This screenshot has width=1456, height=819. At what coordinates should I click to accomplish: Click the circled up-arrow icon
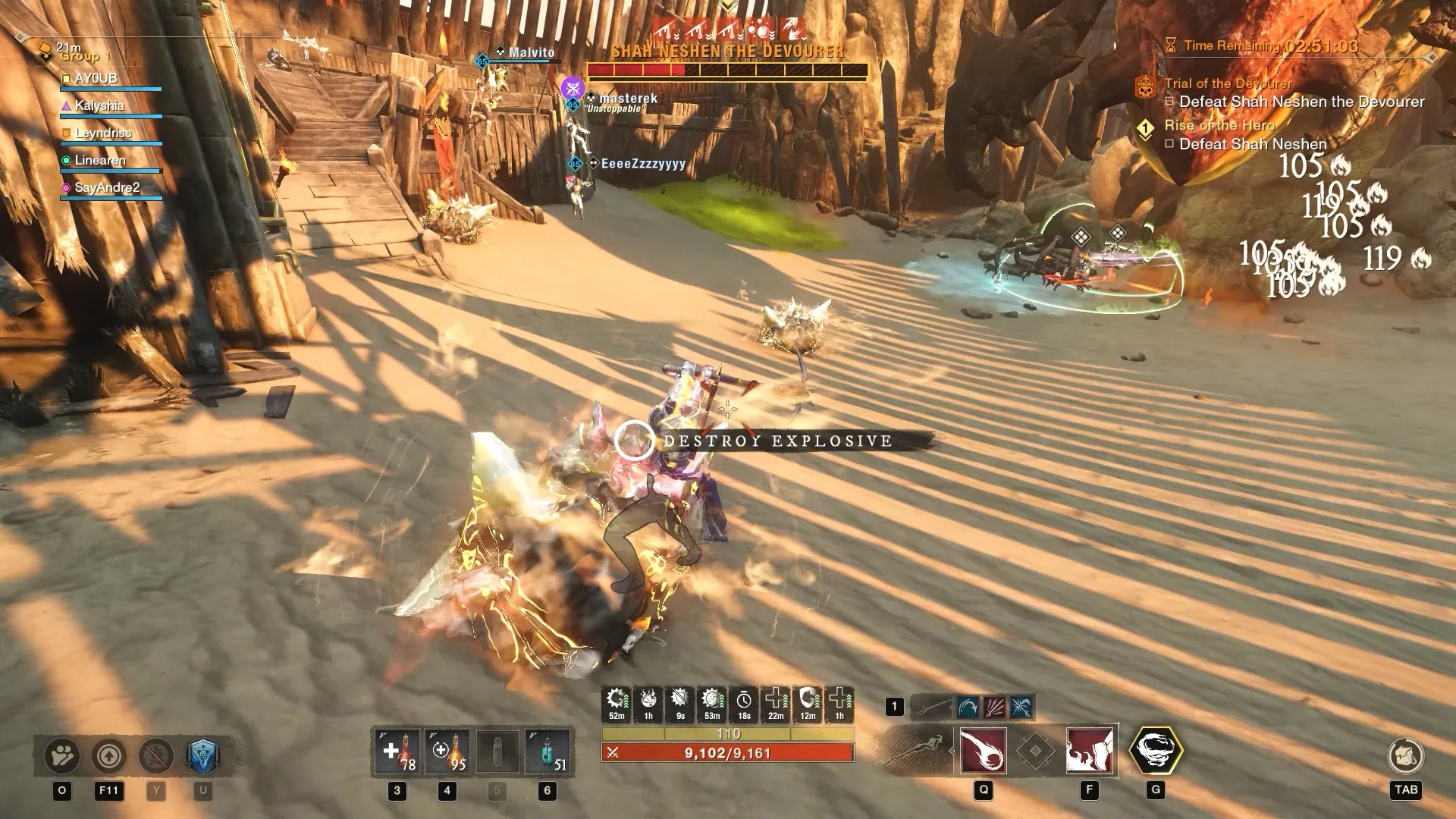(108, 755)
